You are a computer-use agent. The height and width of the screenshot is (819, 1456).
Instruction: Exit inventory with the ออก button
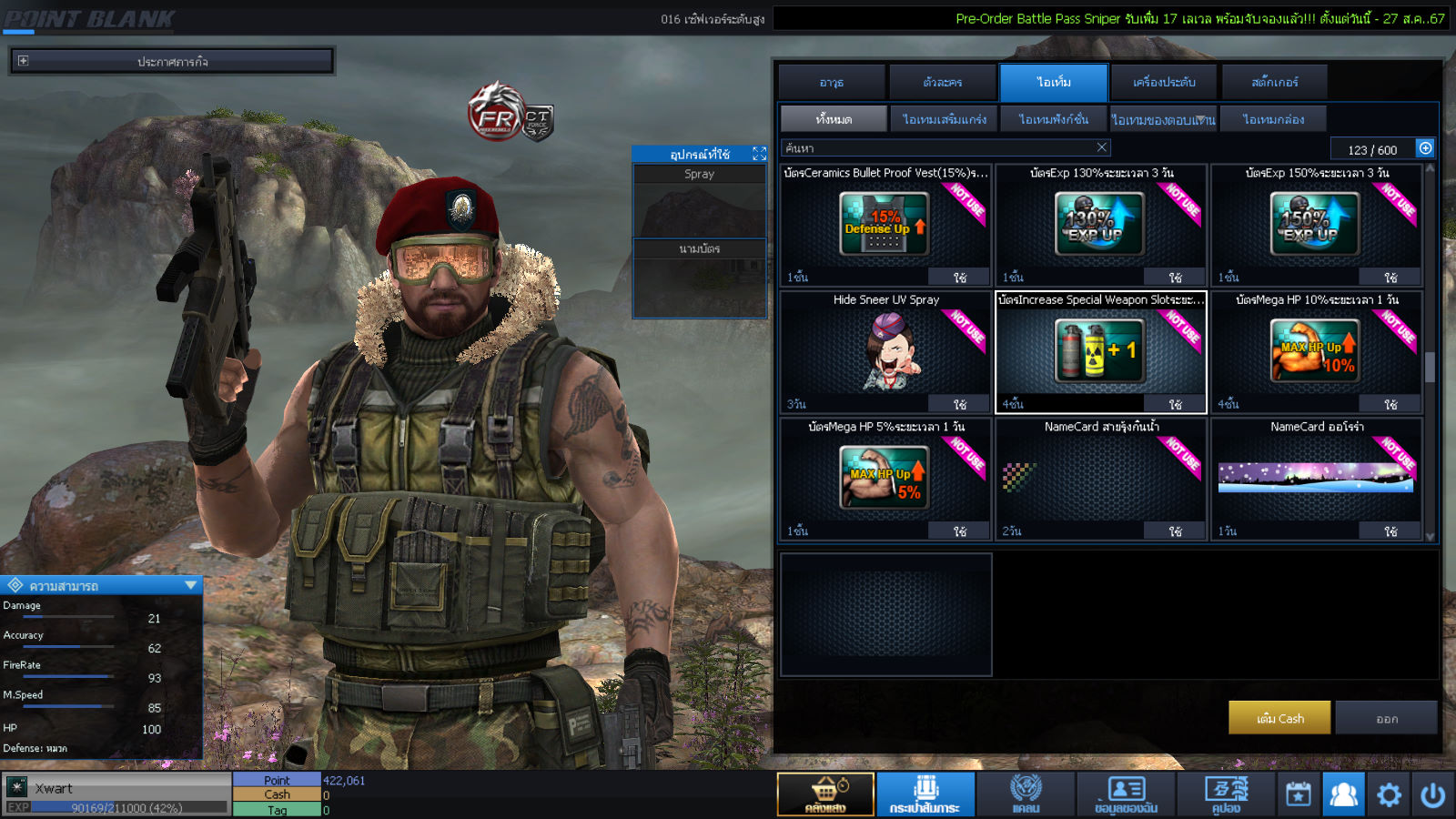click(x=1387, y=718)
